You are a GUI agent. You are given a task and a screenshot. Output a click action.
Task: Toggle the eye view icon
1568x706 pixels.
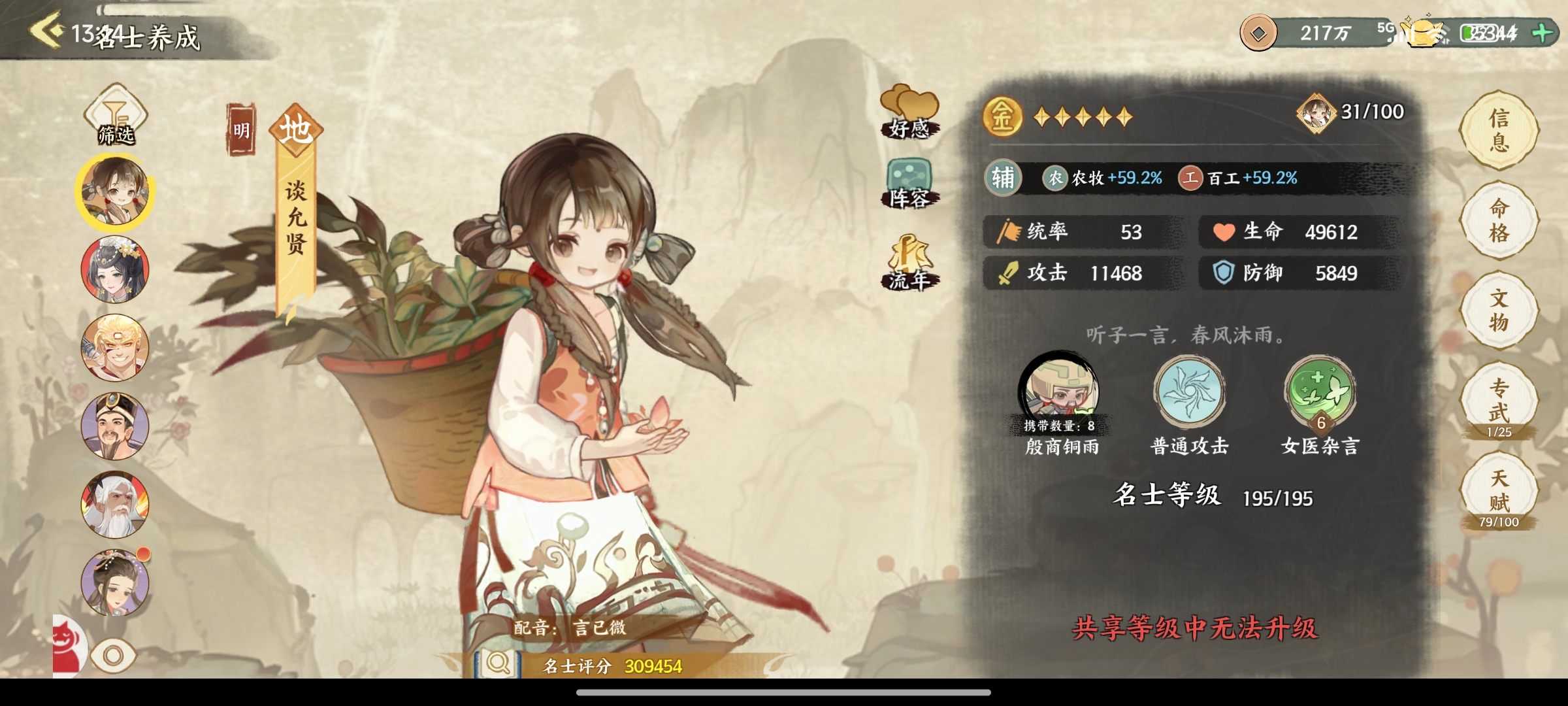pyautogui.click(x=113, y=656)
